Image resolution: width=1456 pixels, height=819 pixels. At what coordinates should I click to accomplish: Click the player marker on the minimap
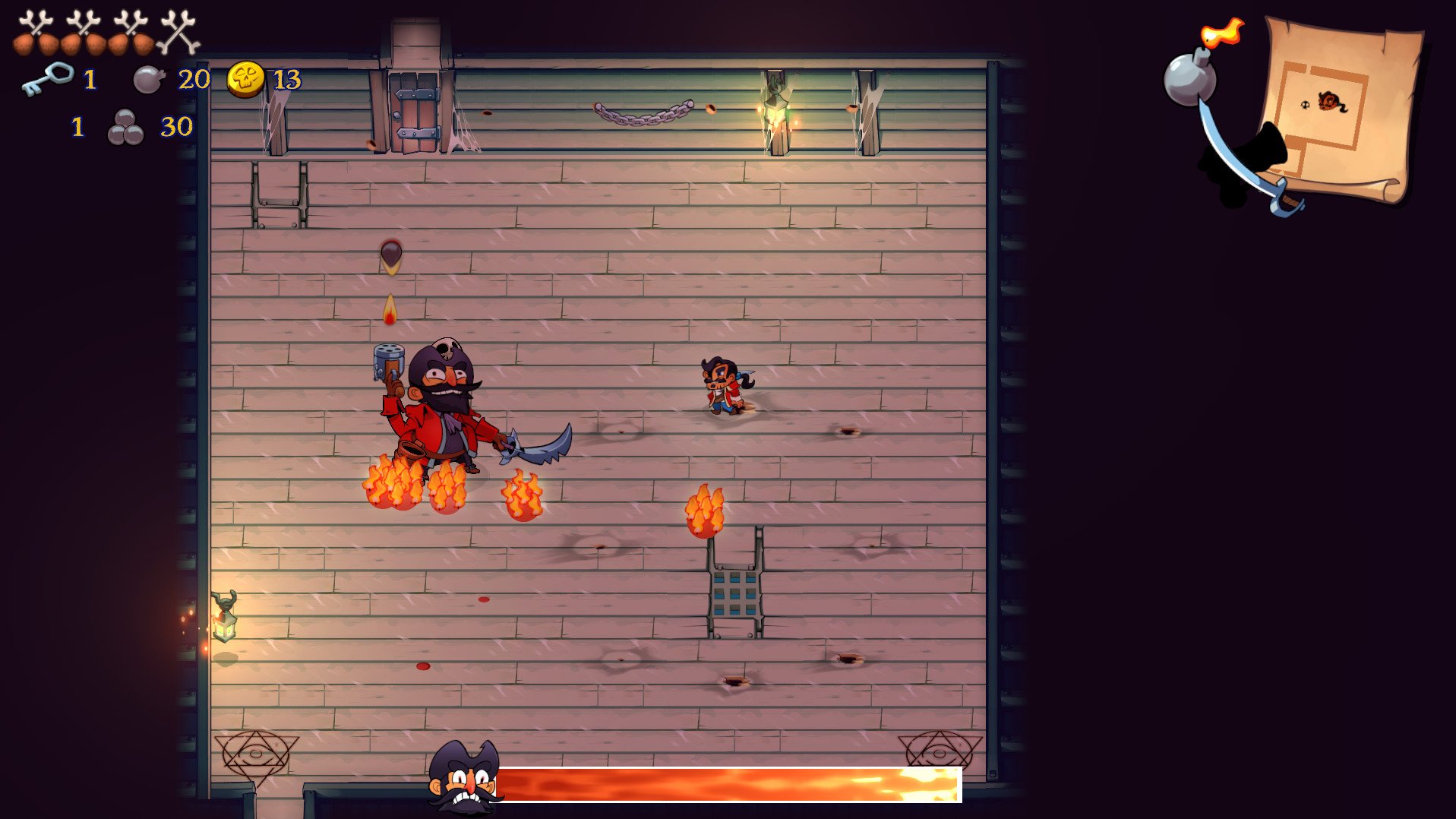pyautogui.click(x=1330, y=101)
